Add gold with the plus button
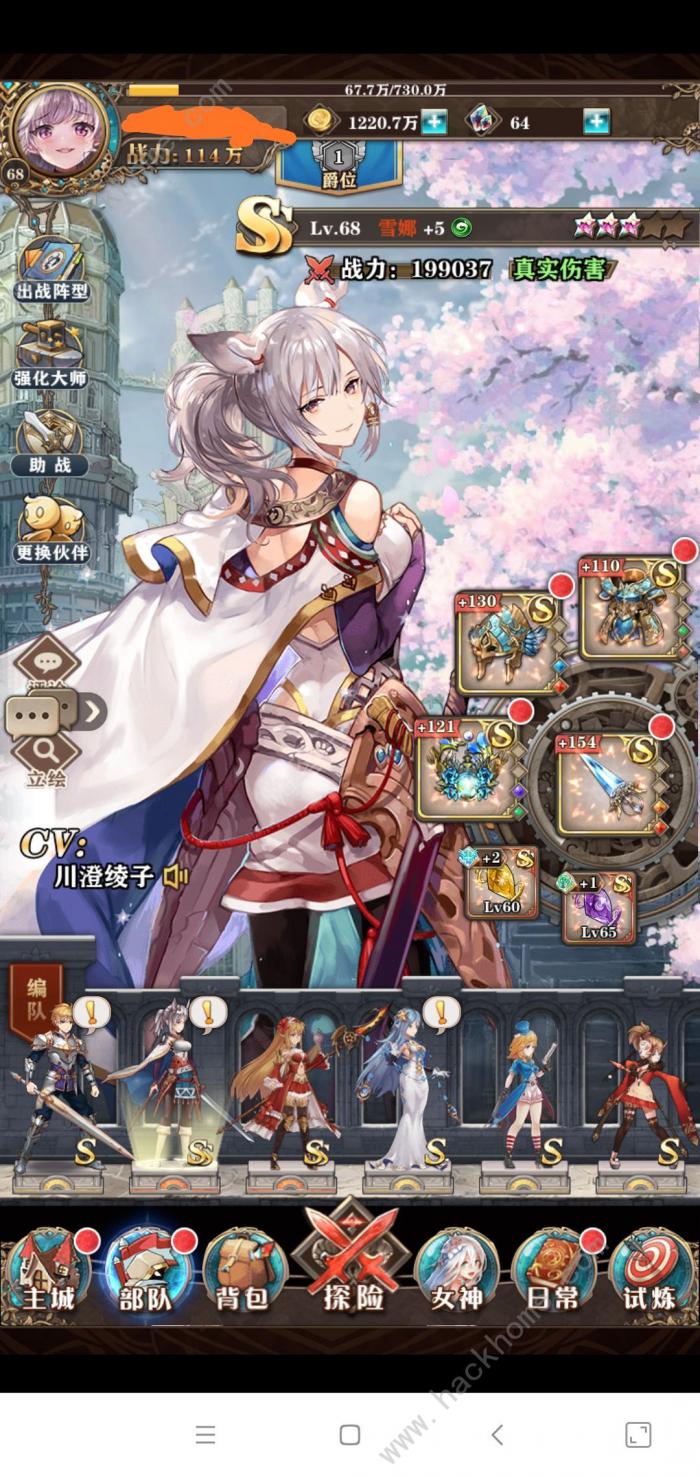The width and height of the screenshot is (700, 1477). 433,123
